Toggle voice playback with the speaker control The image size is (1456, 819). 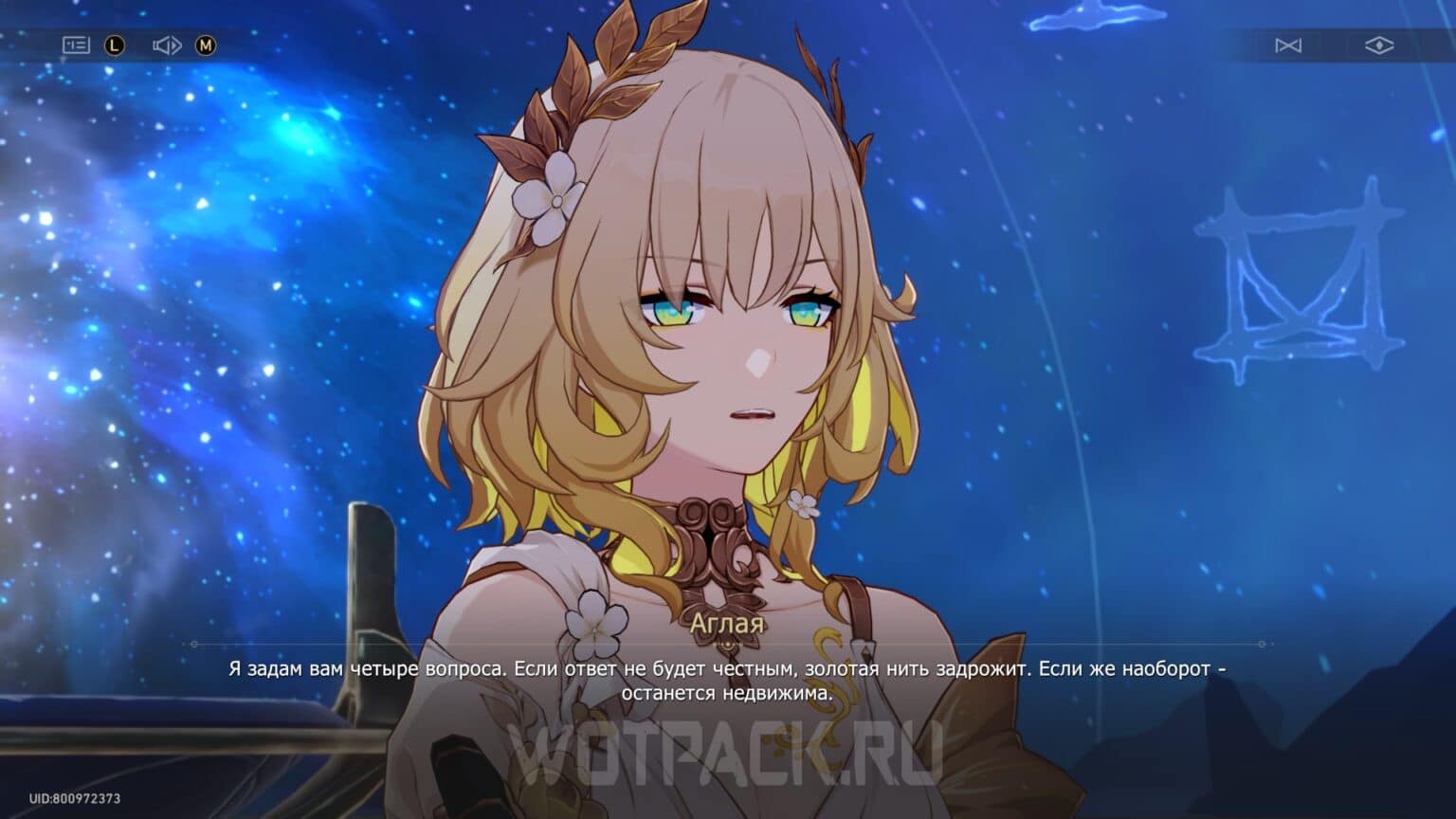(x=167, y=45)
